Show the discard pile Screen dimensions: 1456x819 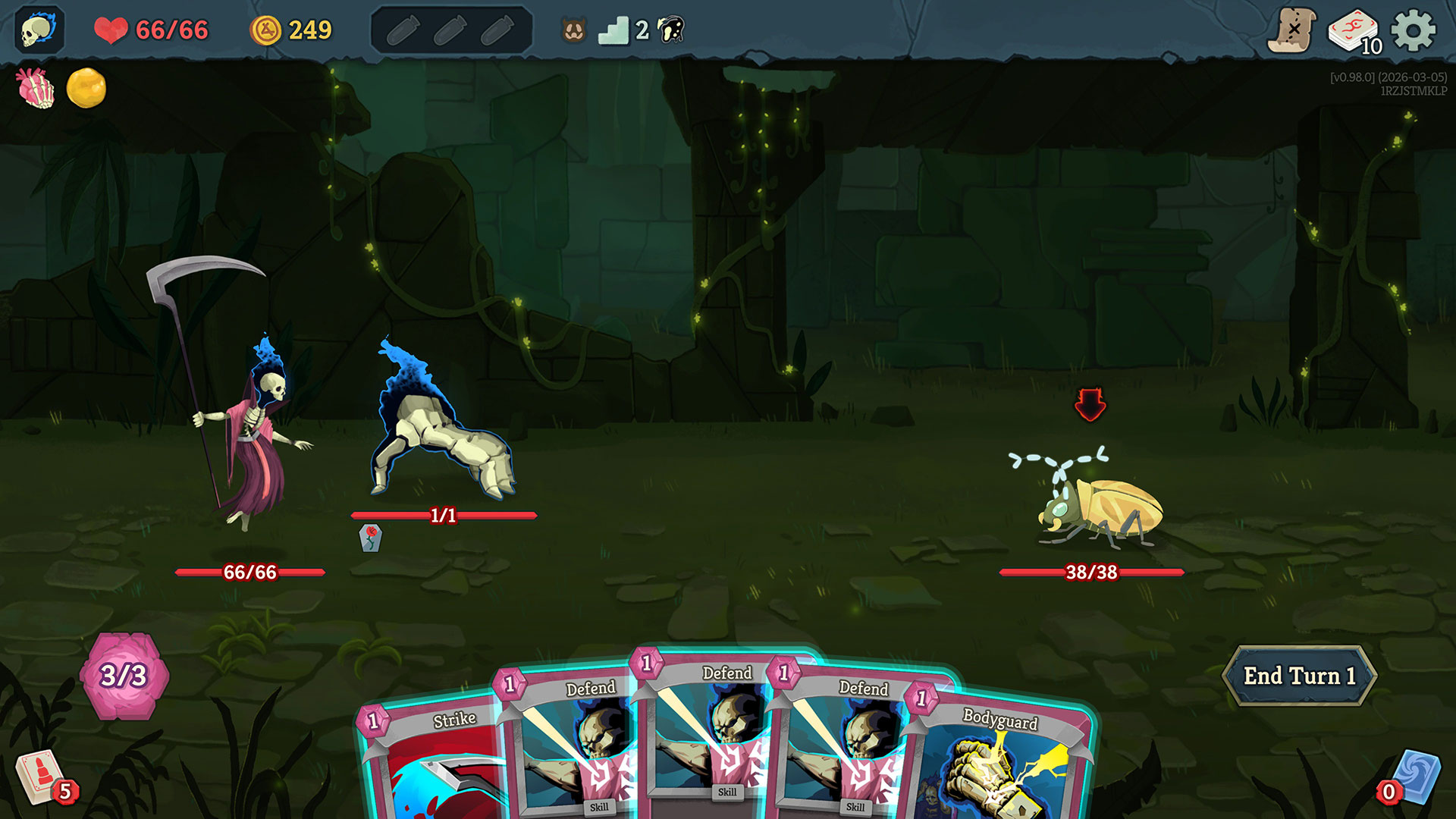click(x=1414, y=777)
